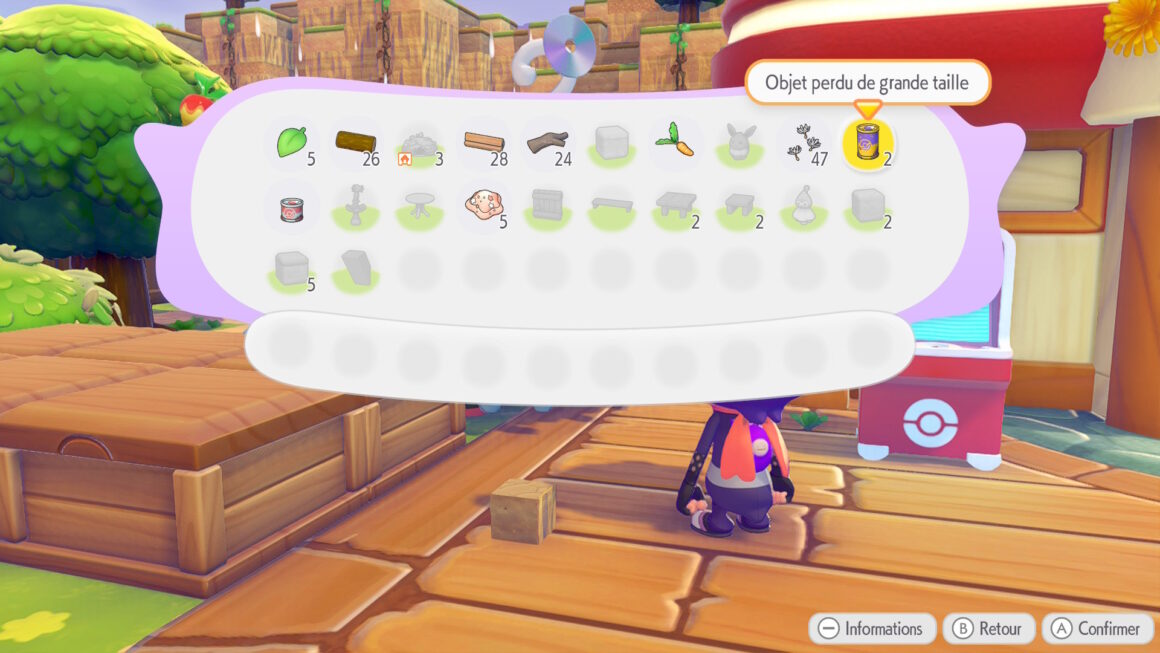Select the grey rock pile with house badge
Image resolution: width=1160 pixels, height=653 pixels.
[419, 144]
